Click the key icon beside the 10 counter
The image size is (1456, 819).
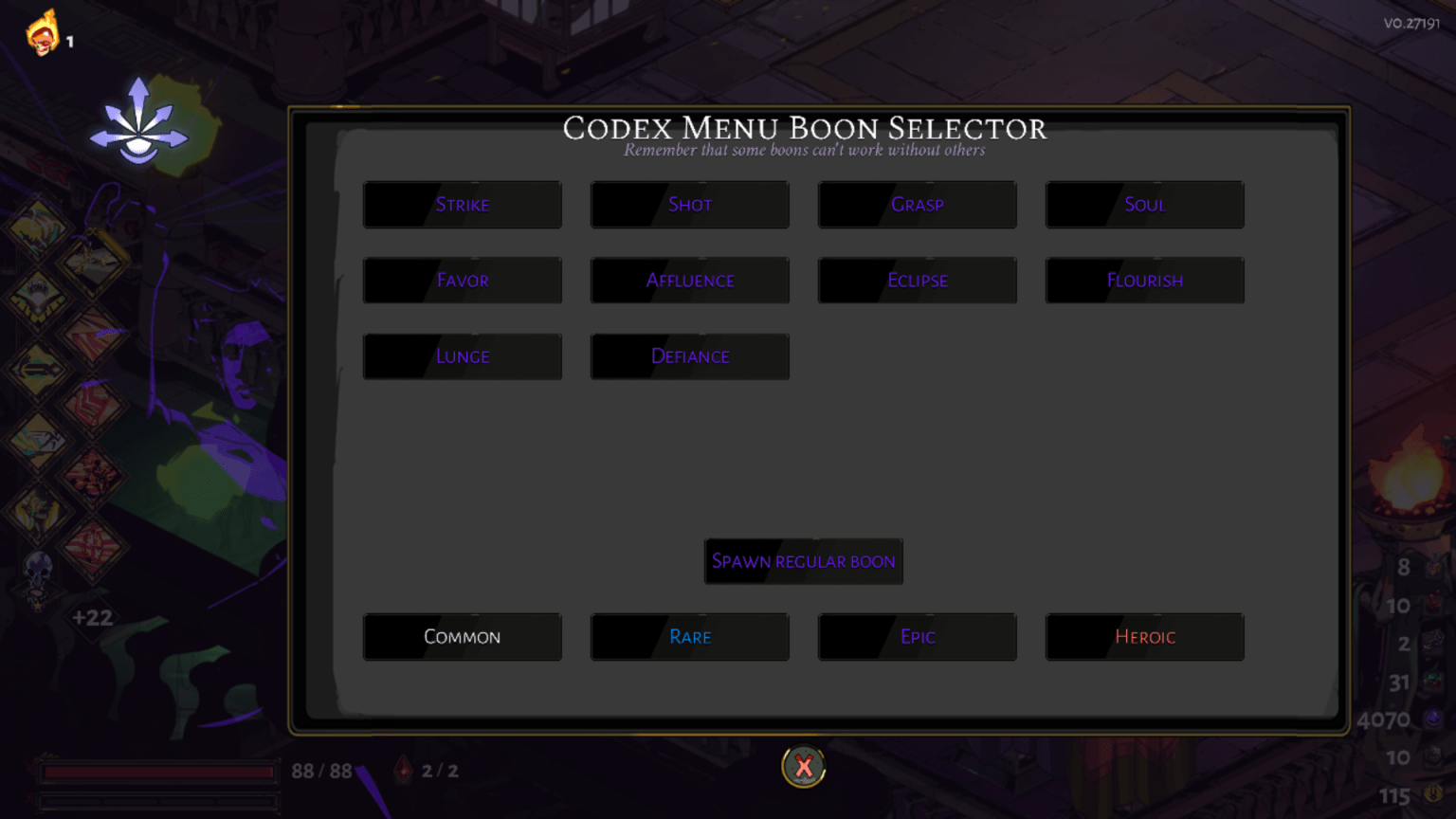1434,754
